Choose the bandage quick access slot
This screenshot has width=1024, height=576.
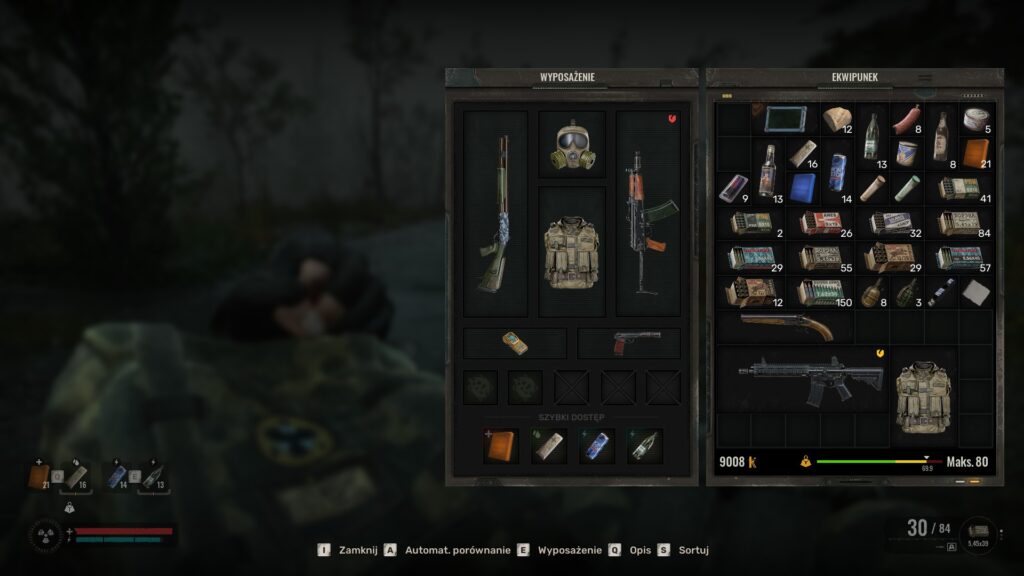(x=548, y=446)
